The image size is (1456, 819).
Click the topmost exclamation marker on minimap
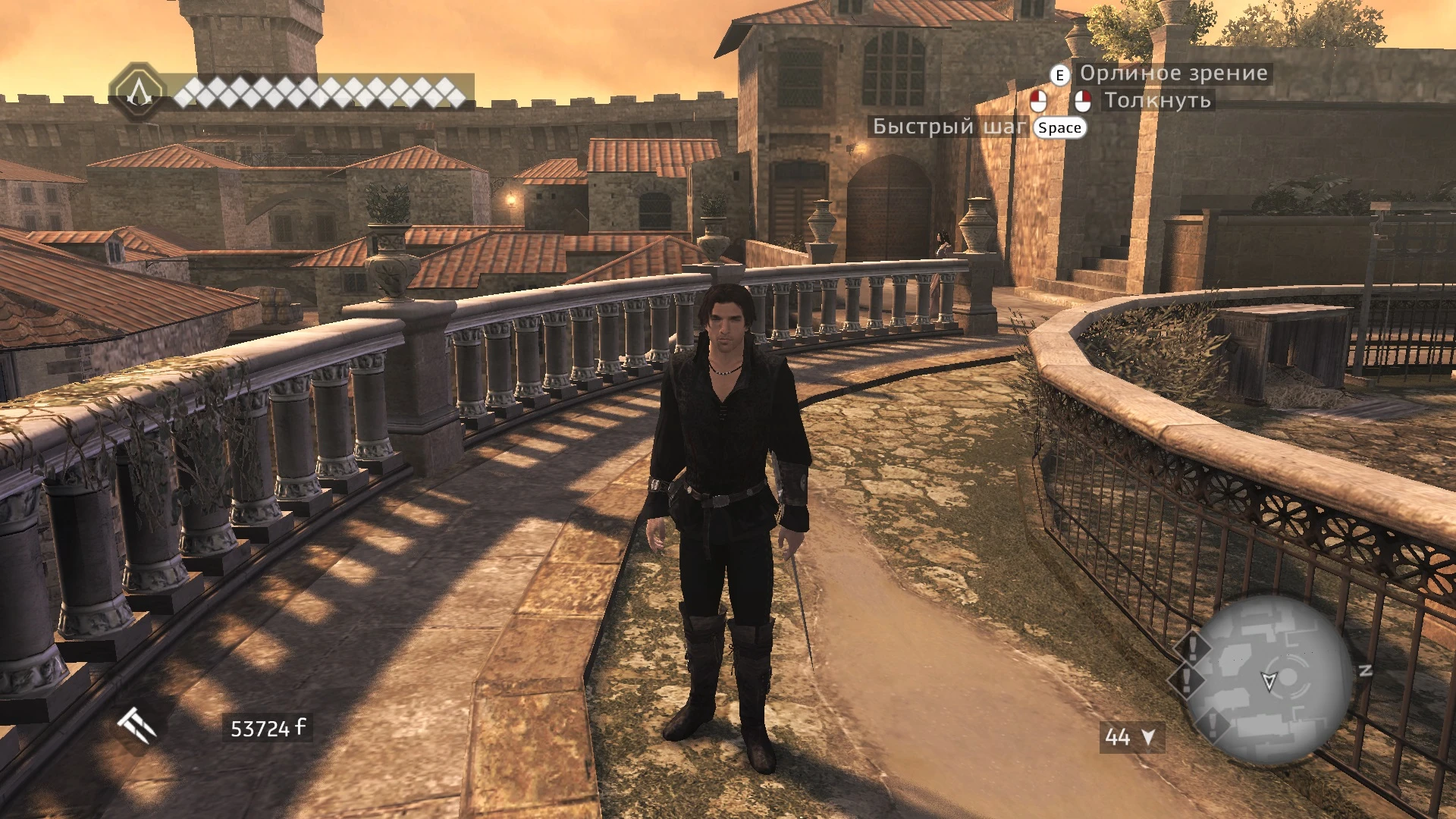tap(1192, 648)
